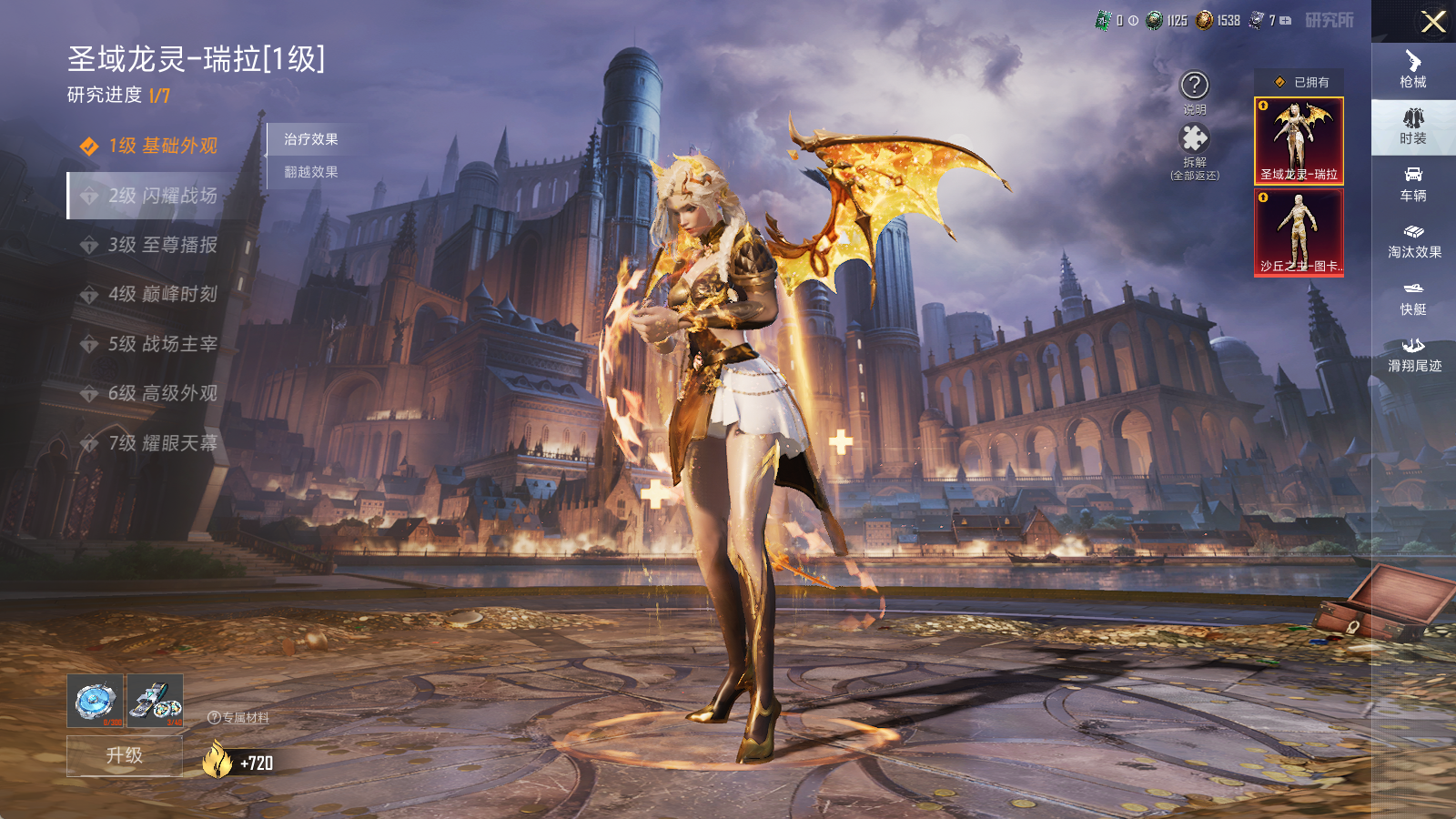Image resolution: width=1456 pixels, height=819 pixels.
Task: Select the 车辆 vehicles tab
Action: coord(1413,184)
